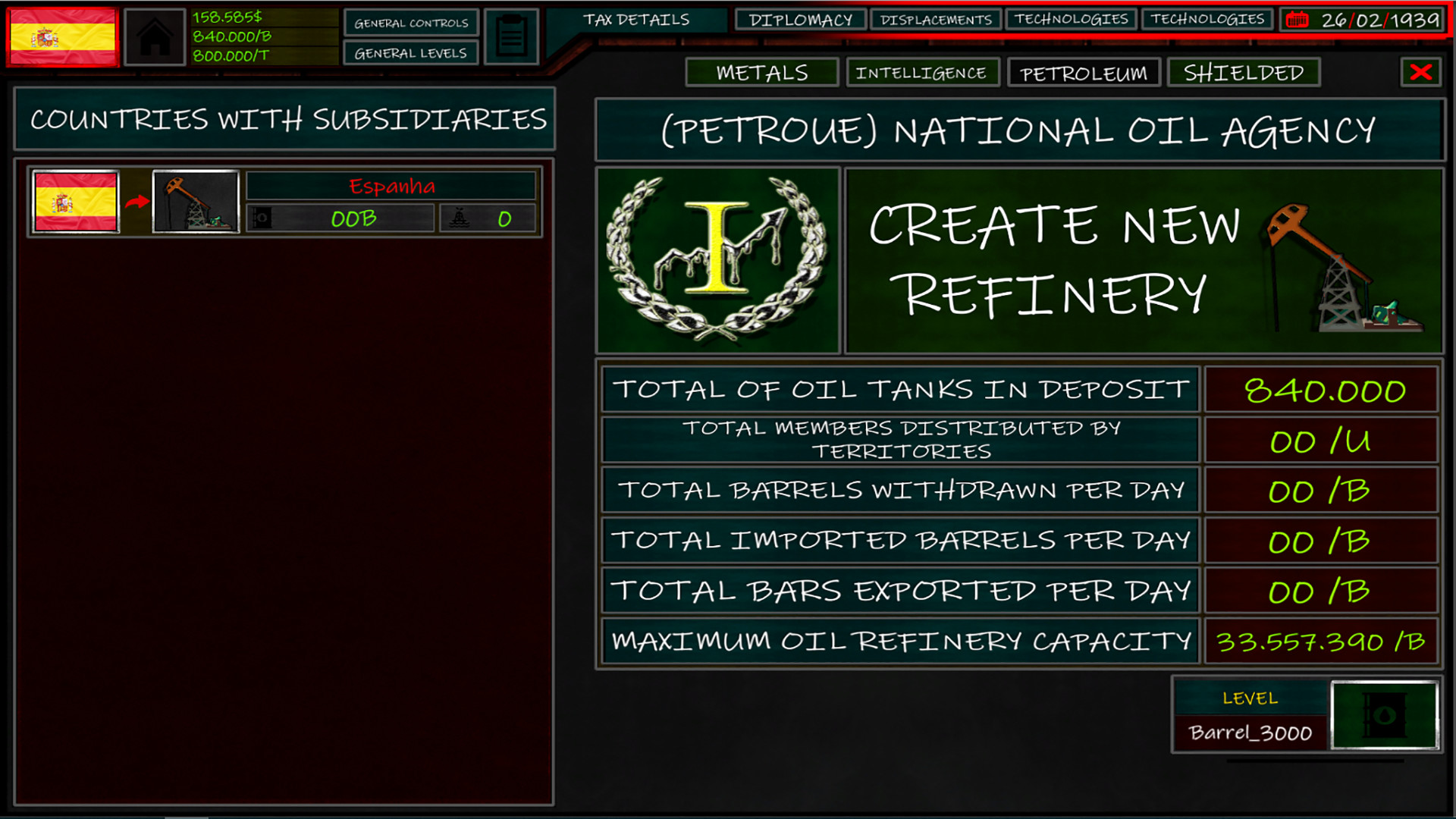Click the oil barrel icon next to 00B
The height and width of the screenshot is (819, 1456).
tap(263, 218)
